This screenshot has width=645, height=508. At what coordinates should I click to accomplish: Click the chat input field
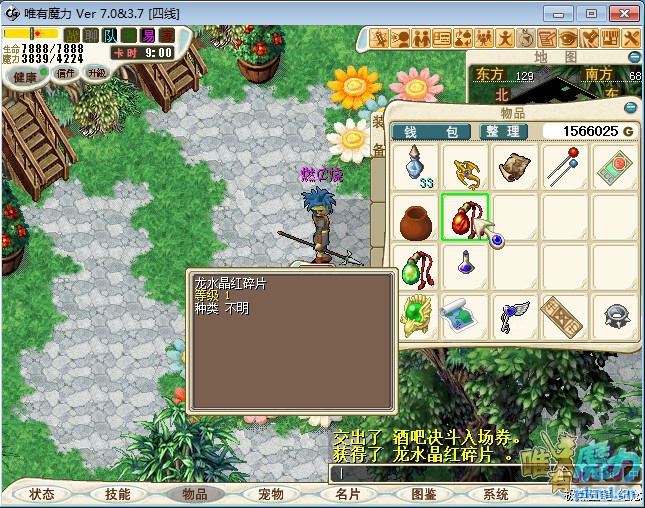pyautogui.click(x=440, y=472)
